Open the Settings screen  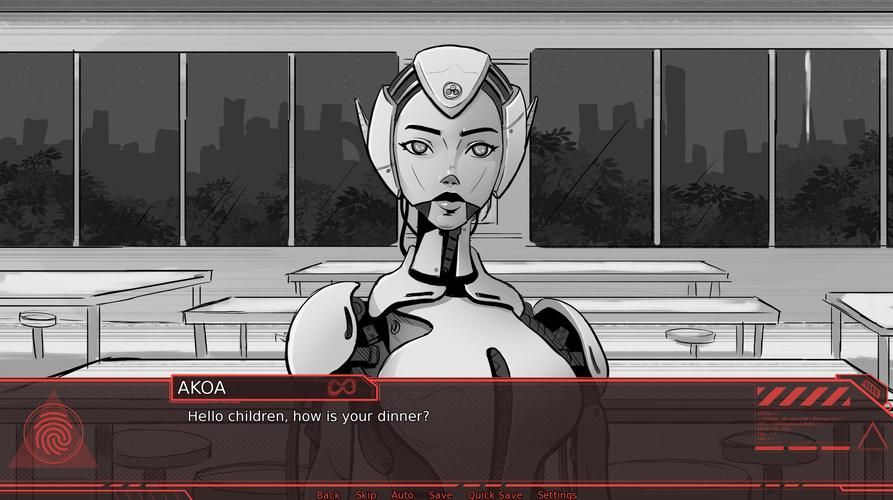(x=556, y=495)
